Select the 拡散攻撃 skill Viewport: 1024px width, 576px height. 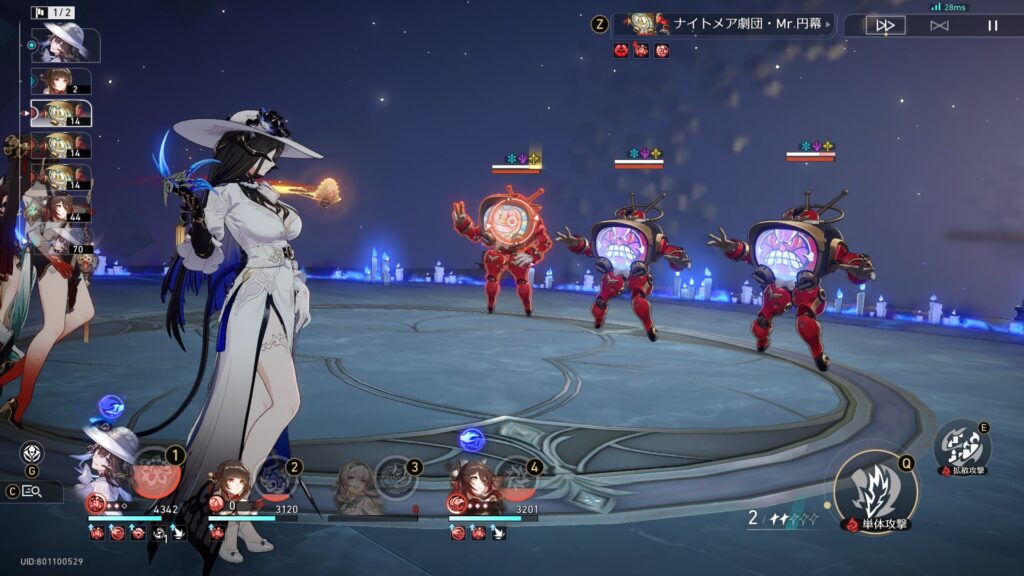pyautogui.click(x=962, y=445)
